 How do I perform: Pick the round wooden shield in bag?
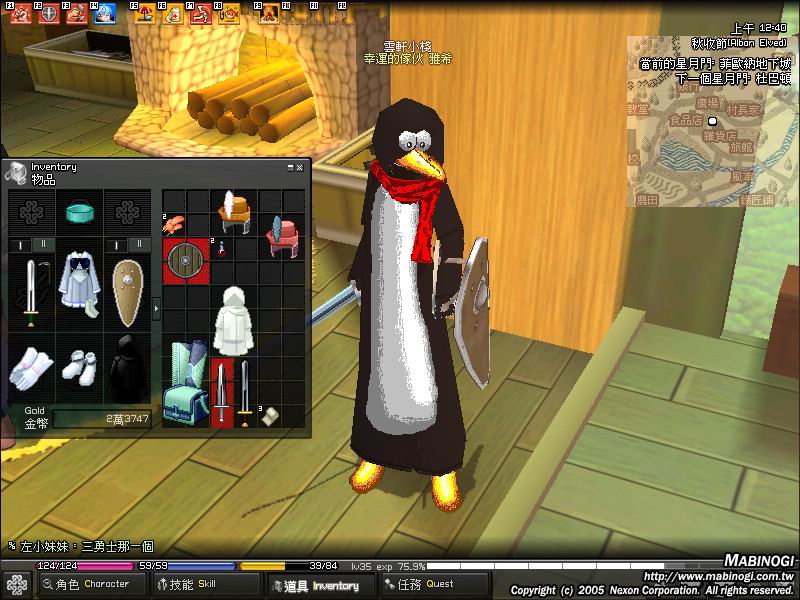coord(185,260)
